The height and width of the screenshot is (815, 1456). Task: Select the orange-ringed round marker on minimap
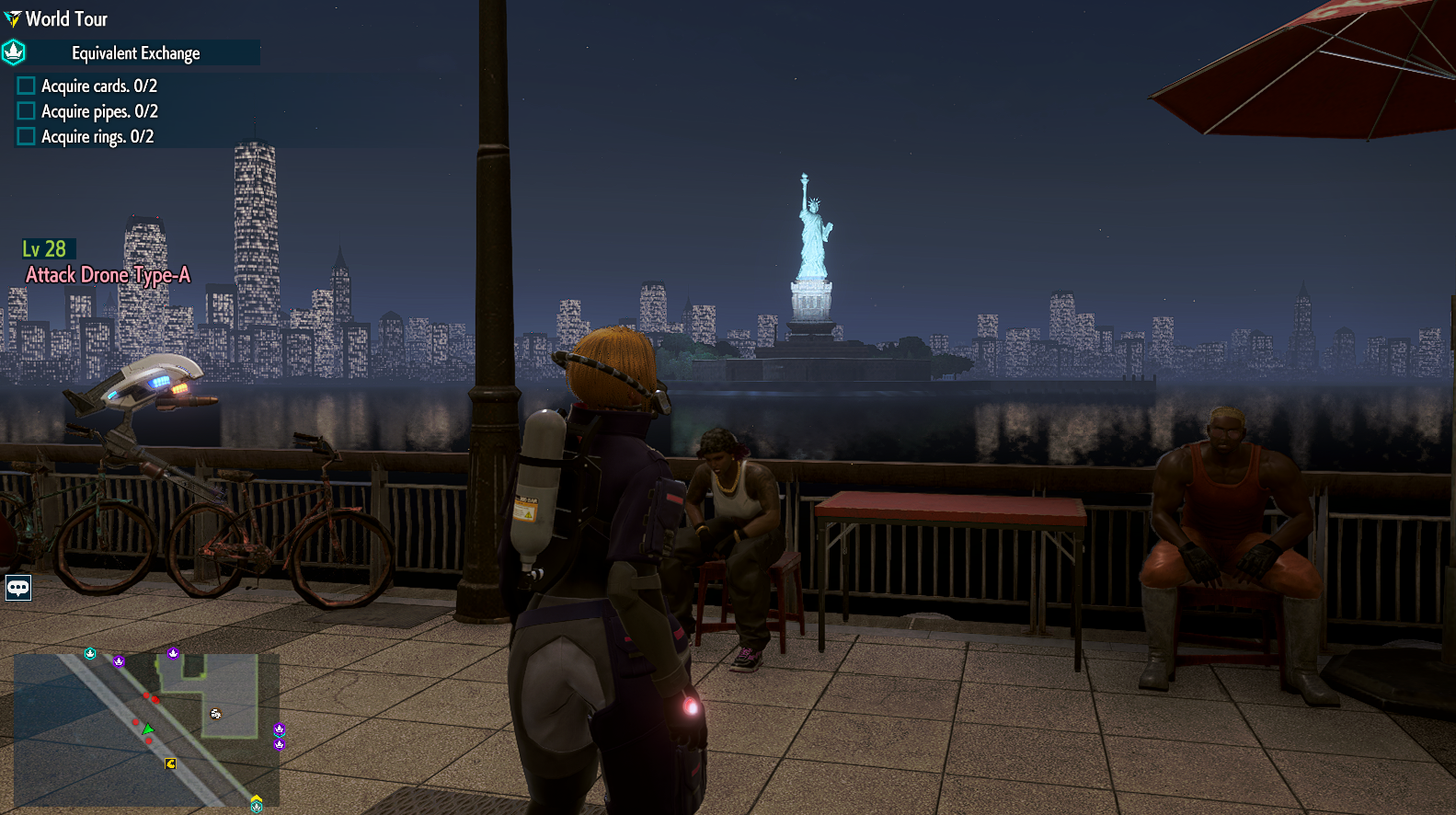[x=215, y=714]
